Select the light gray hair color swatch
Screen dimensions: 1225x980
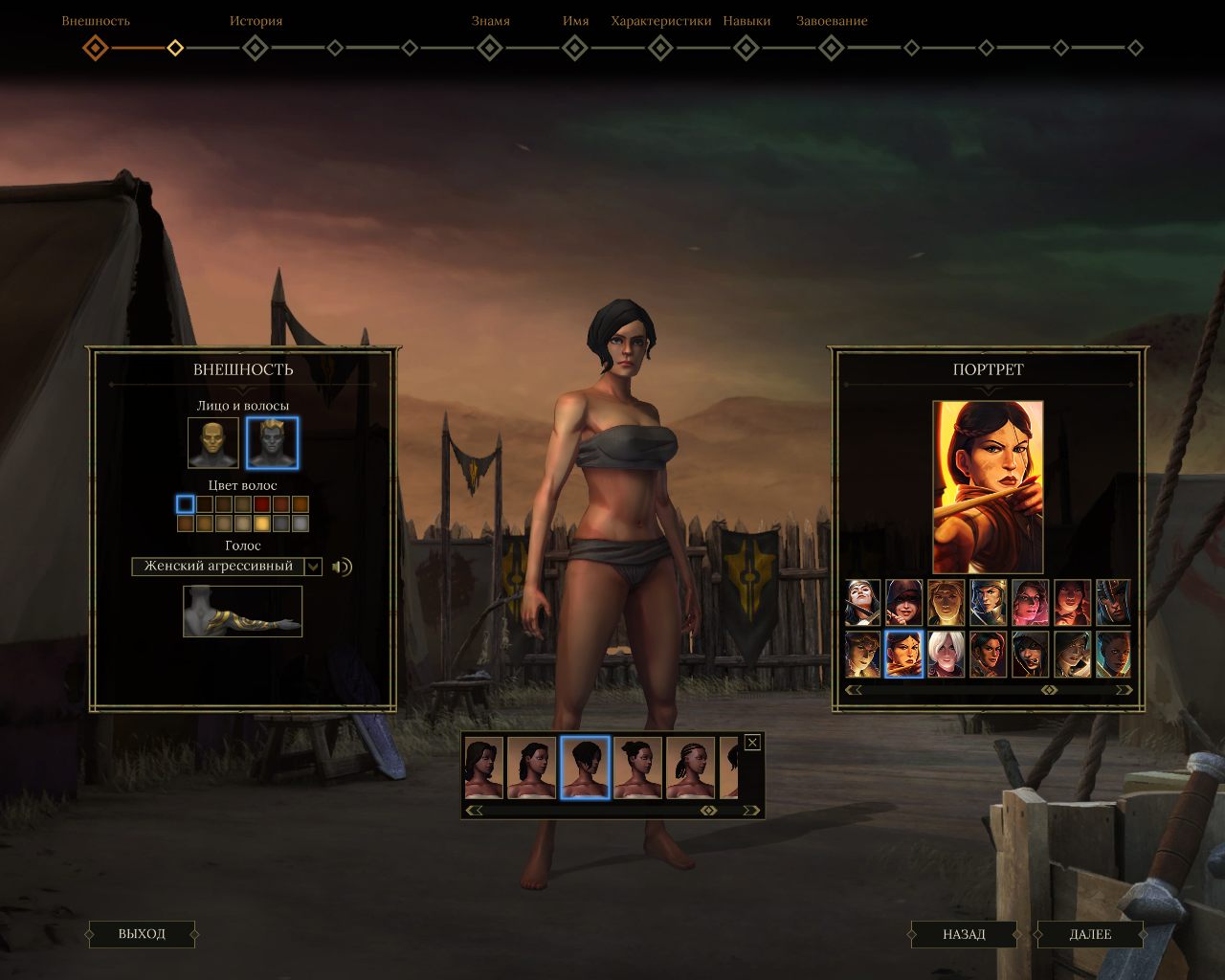[x=301, y=523]
